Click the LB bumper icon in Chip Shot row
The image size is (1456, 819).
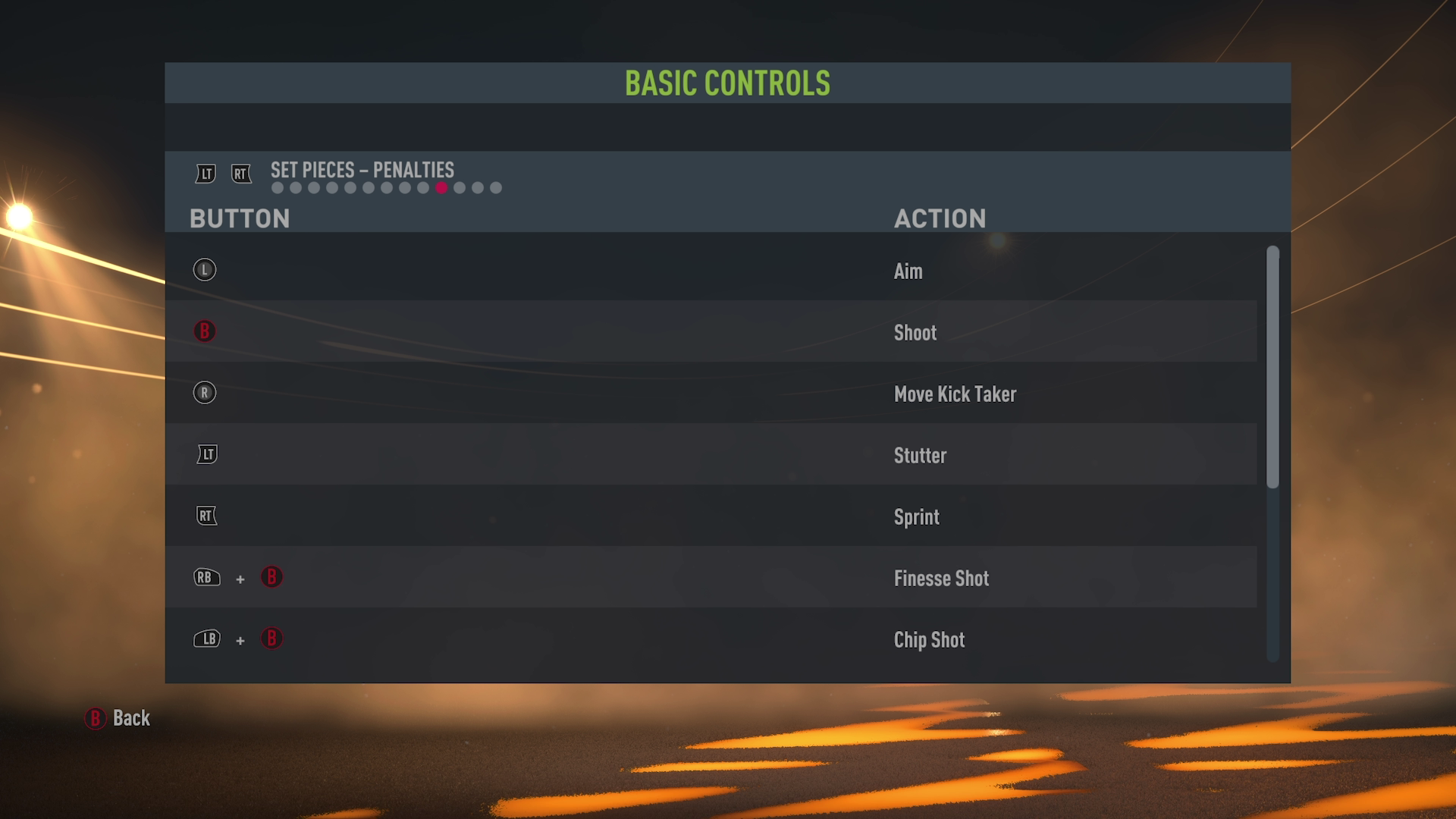click(206, 639)
